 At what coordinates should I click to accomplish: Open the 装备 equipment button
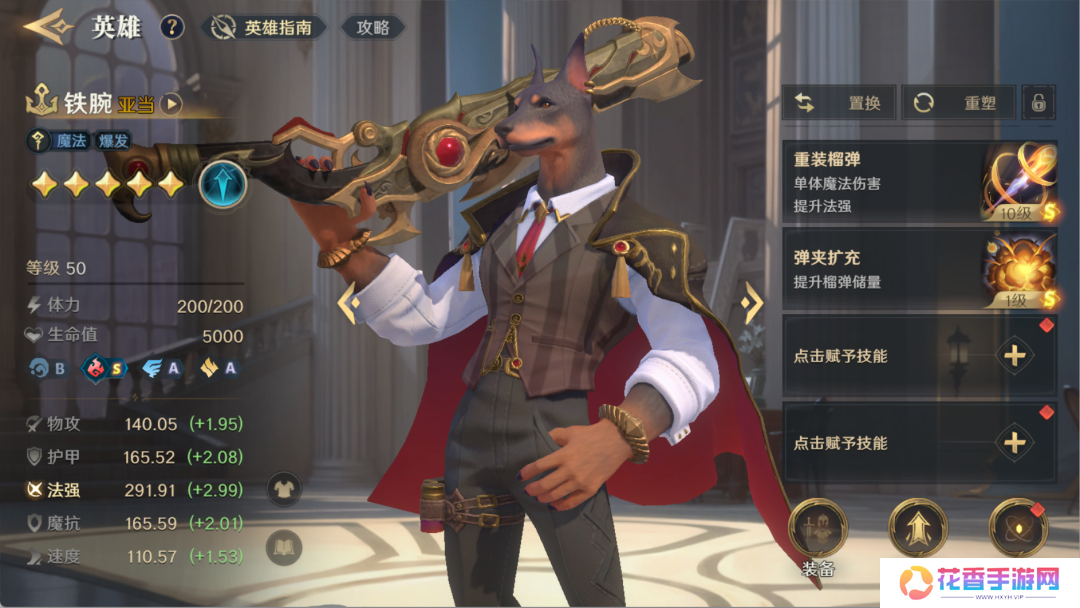(x=818, y=531)
